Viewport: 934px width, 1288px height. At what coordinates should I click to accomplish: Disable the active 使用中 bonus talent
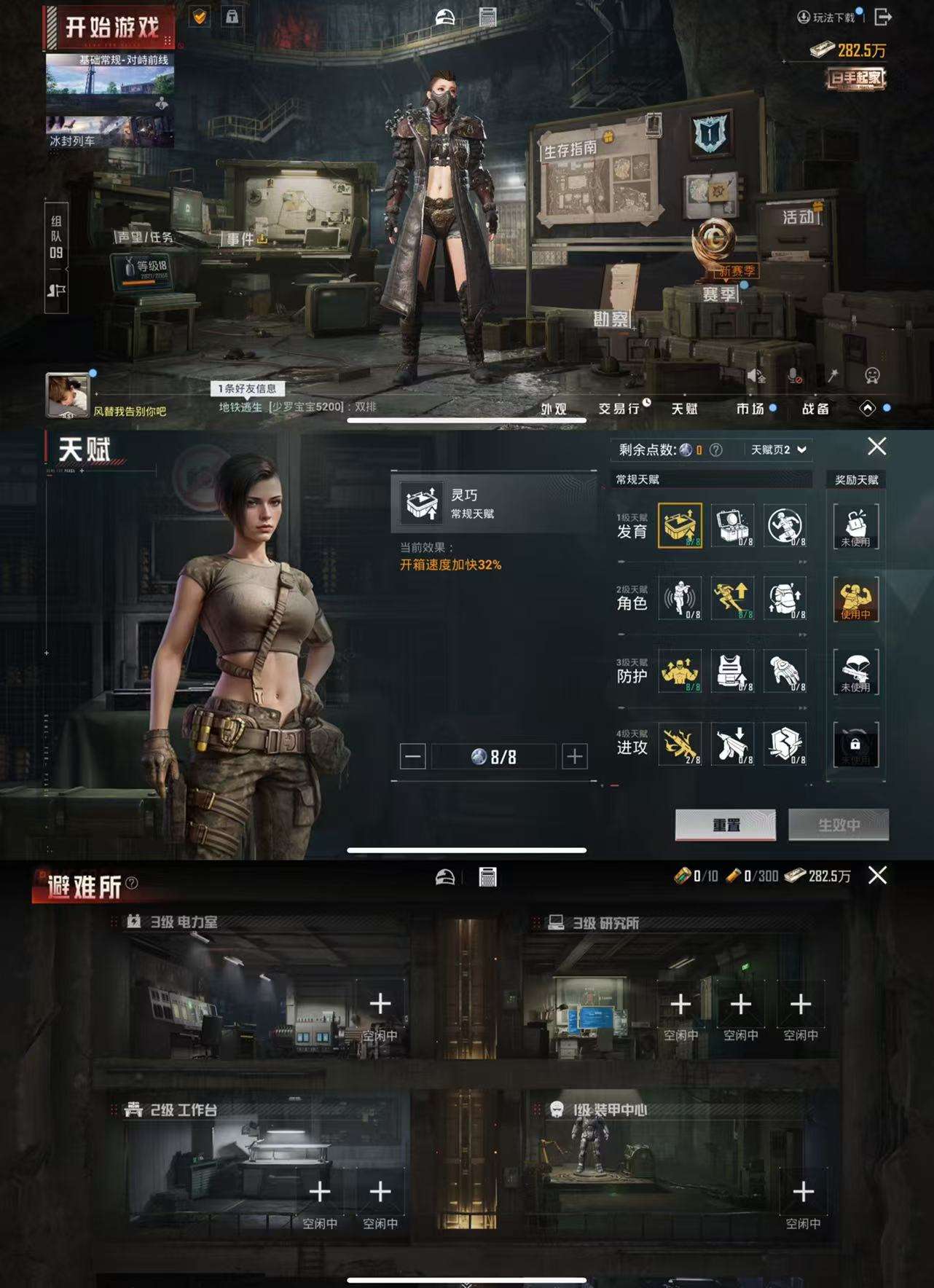pyautogui.click(x=856, y=600)
